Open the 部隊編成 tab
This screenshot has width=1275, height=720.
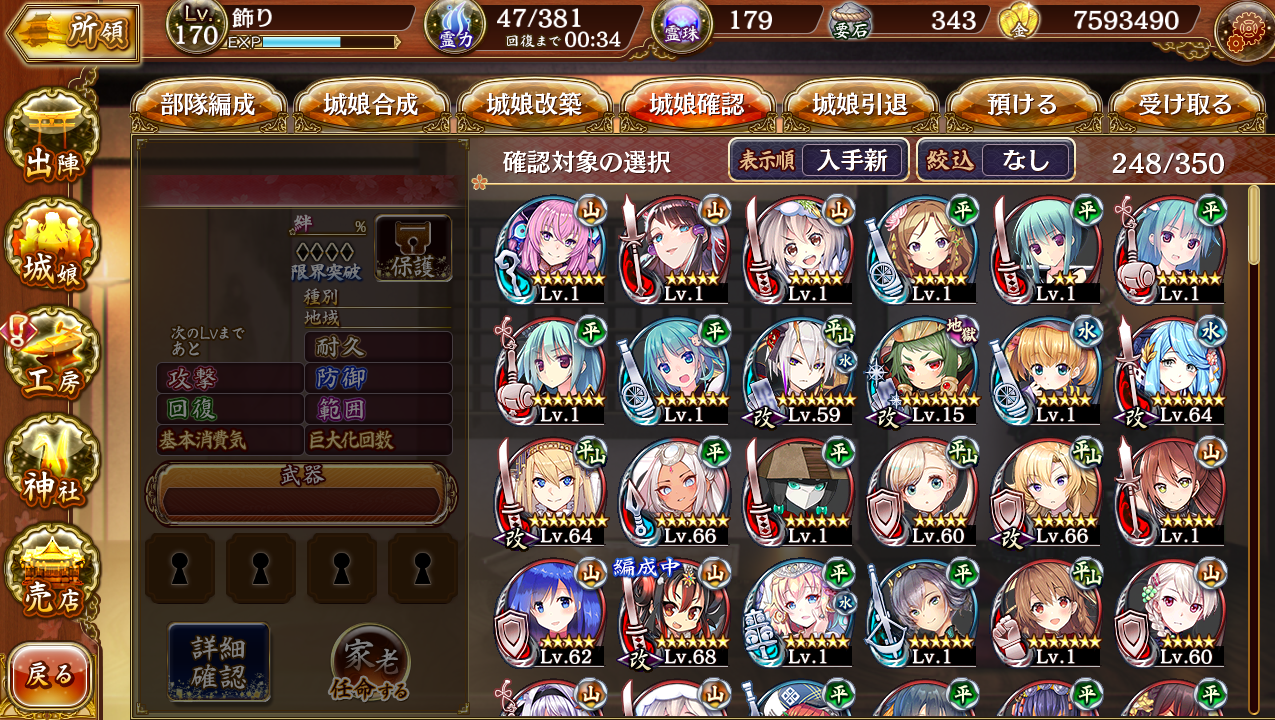[x=208, y=105]
